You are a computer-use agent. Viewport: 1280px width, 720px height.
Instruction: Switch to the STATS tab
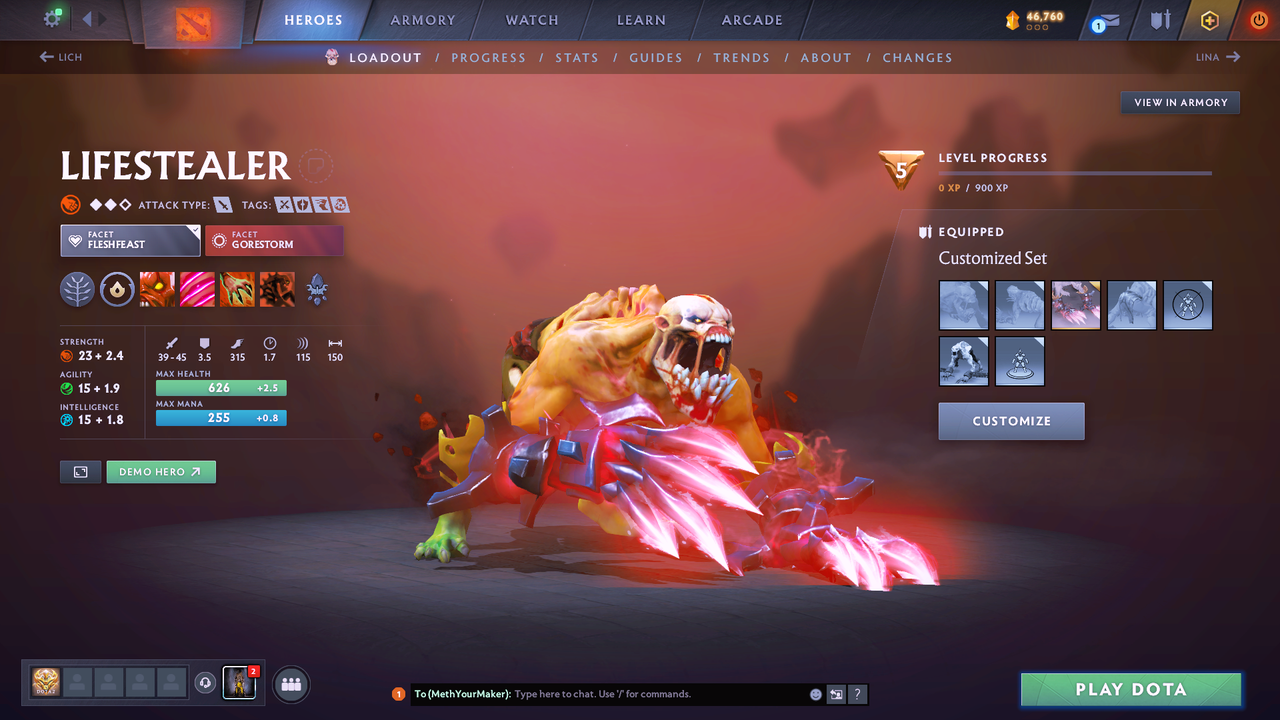coord(577,57)
